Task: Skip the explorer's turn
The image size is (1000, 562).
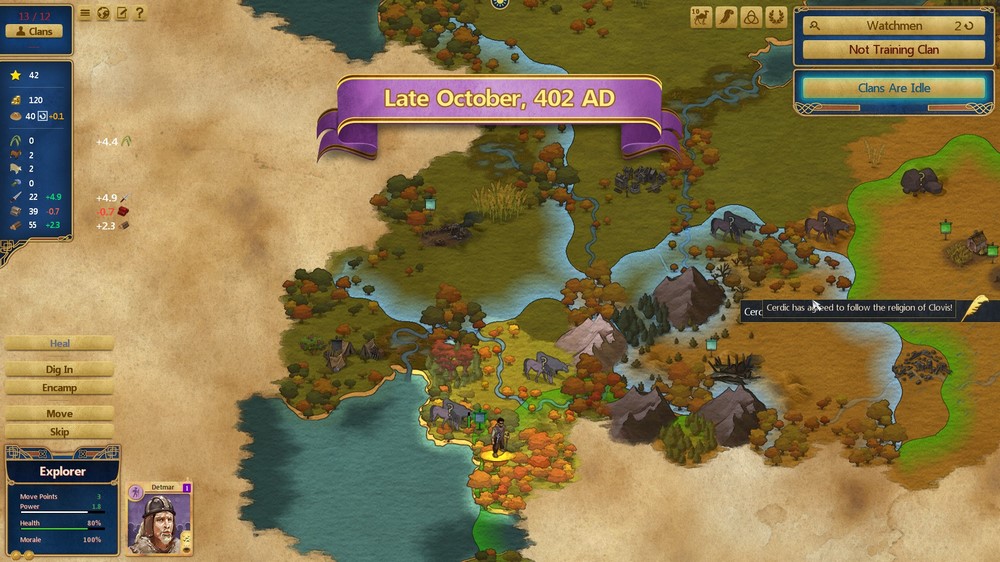Action: (x=60, y=432)
